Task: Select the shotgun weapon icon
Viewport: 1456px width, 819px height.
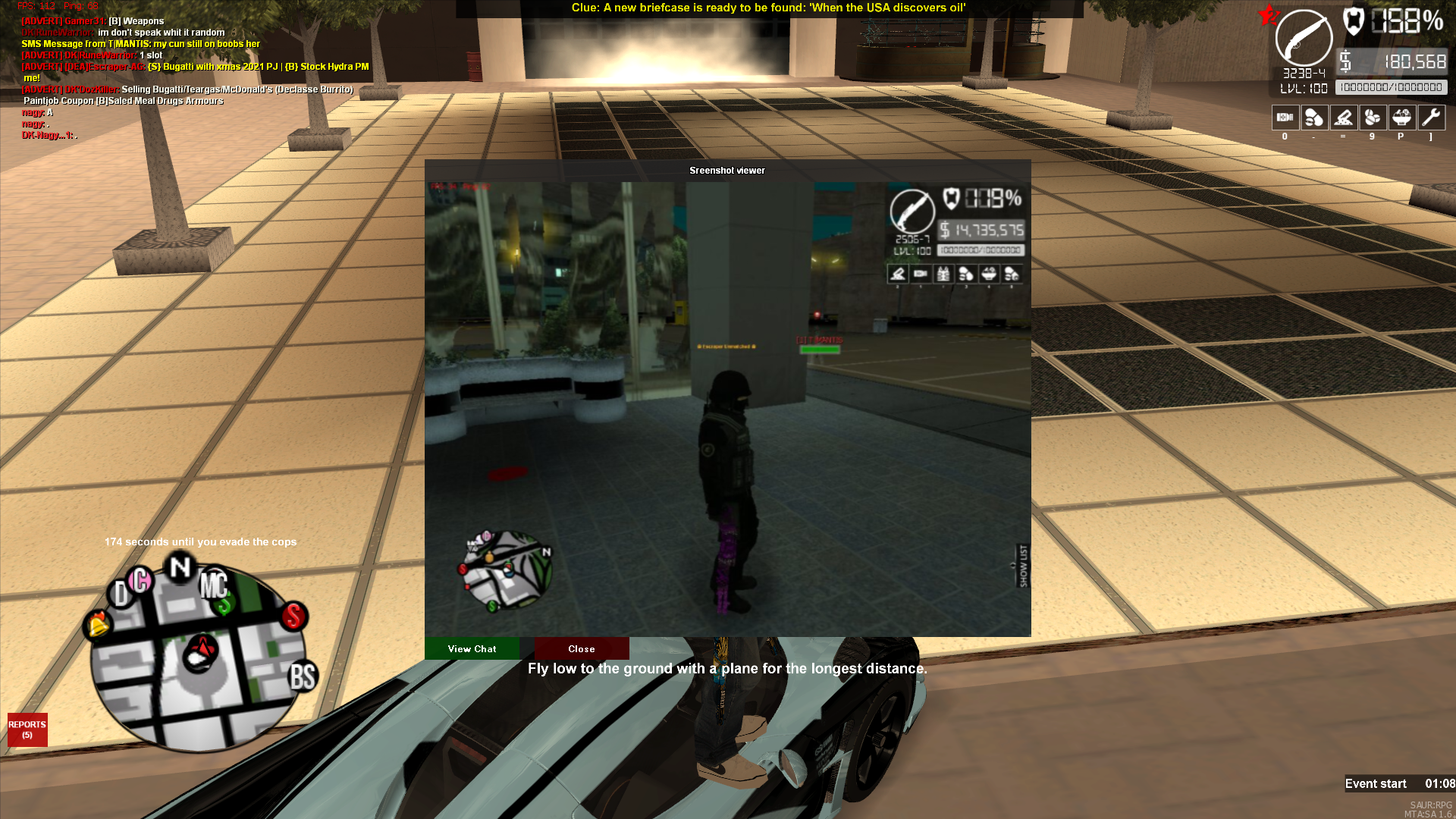Action: [x=1304, y=39]
